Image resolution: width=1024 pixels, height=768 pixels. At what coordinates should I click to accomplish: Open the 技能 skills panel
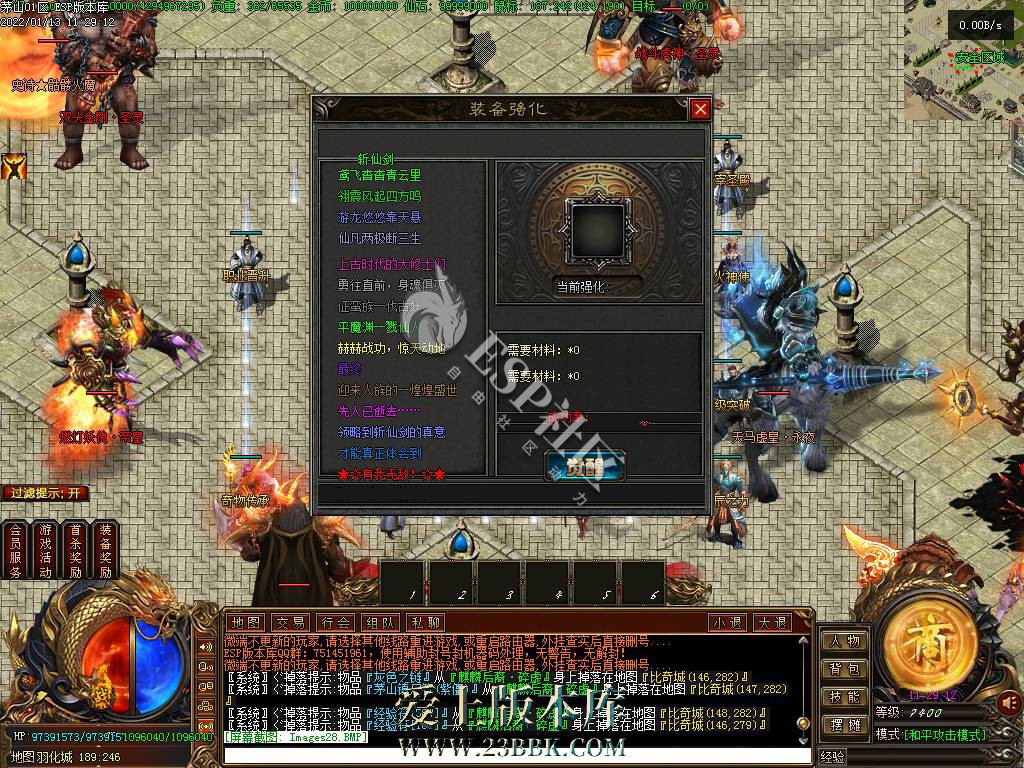844,697
